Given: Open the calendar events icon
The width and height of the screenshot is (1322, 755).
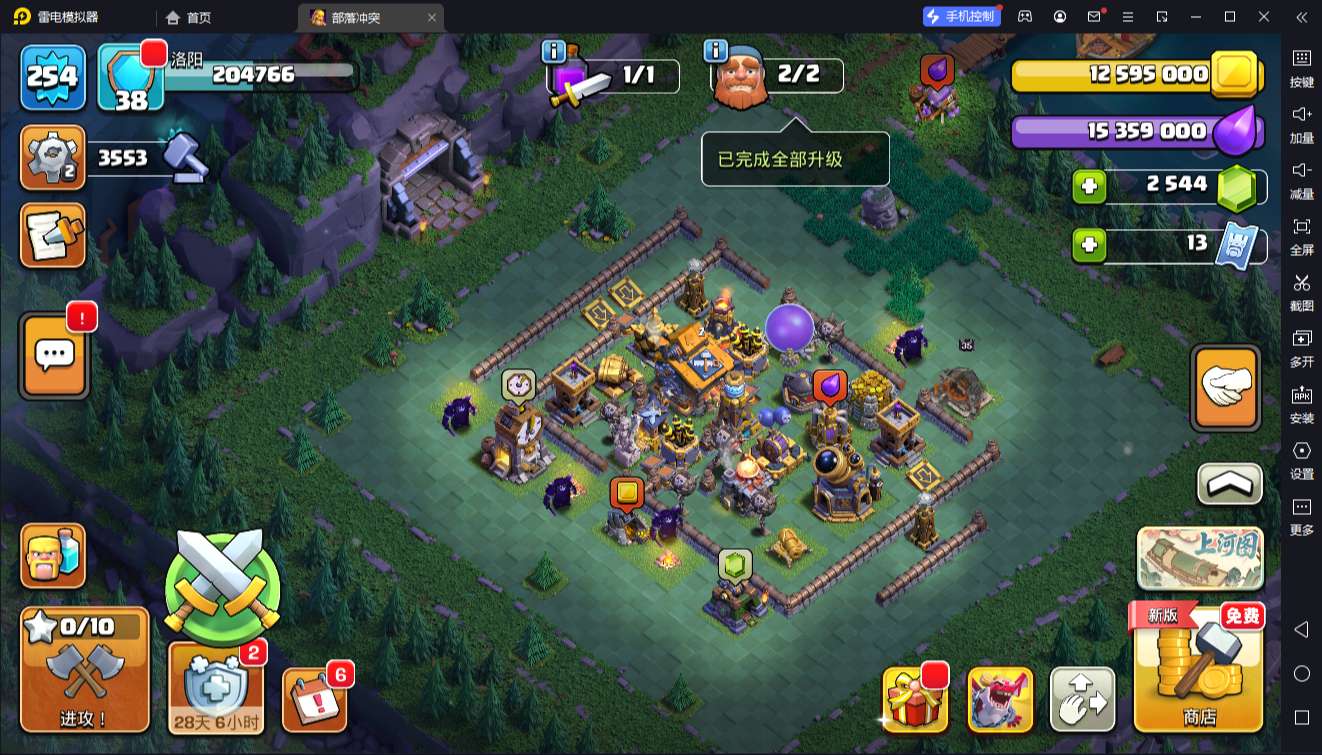Looking at the screenshot, I should click(x=315, y=698).
